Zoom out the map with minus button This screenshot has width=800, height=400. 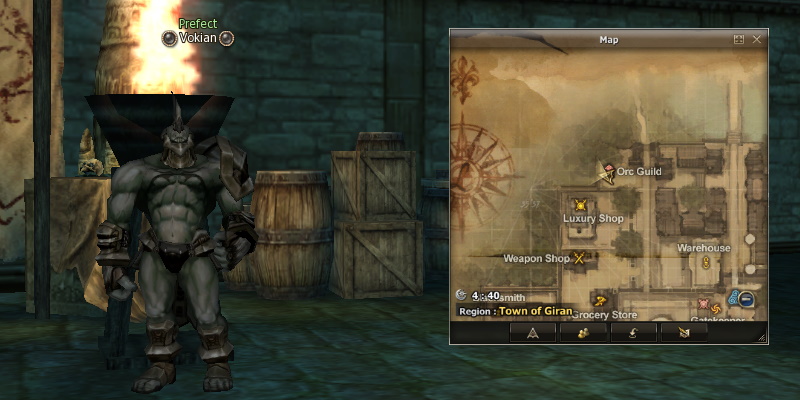746,299
